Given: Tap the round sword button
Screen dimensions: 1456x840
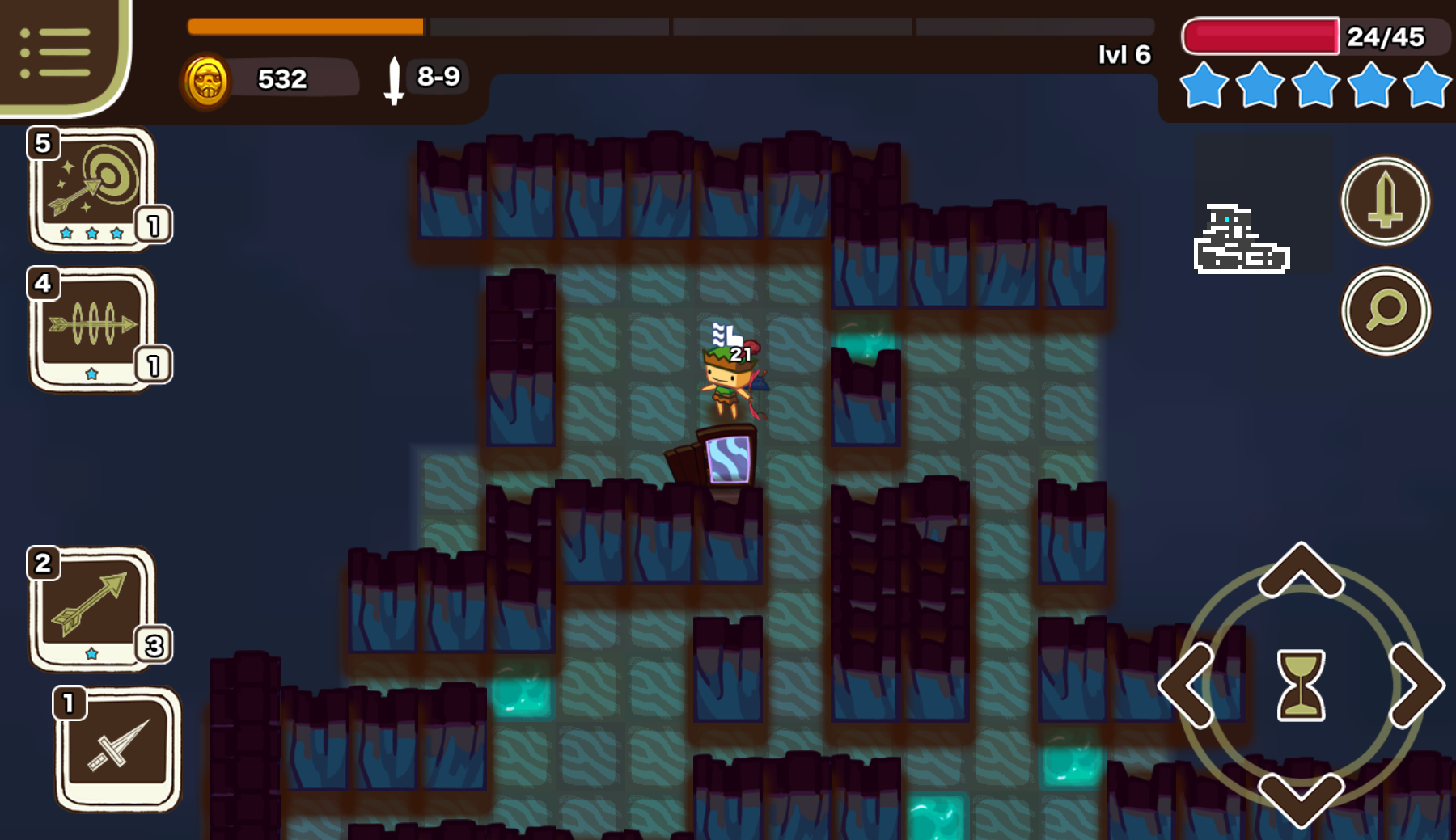Looking at the screenshot, I should point(1385,201).
